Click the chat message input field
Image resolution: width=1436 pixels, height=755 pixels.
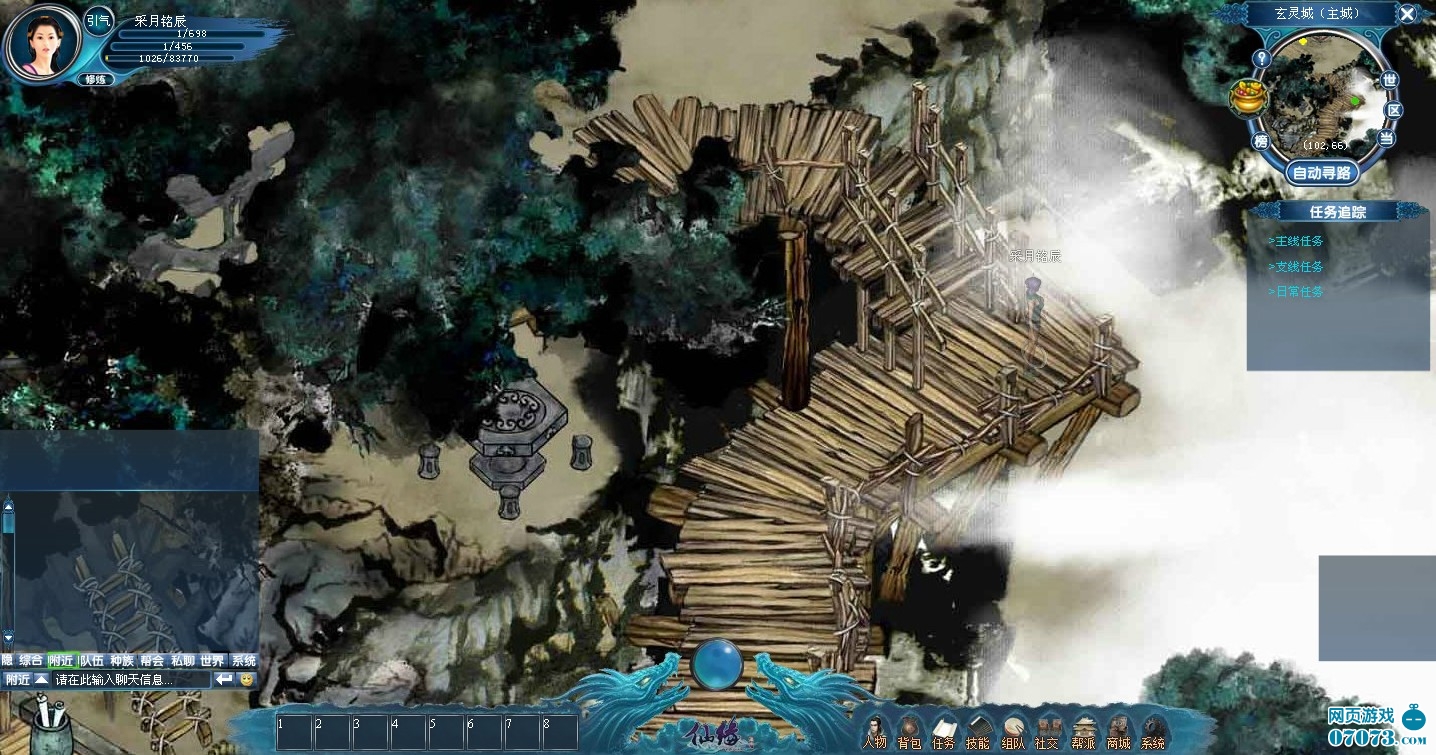130,680
